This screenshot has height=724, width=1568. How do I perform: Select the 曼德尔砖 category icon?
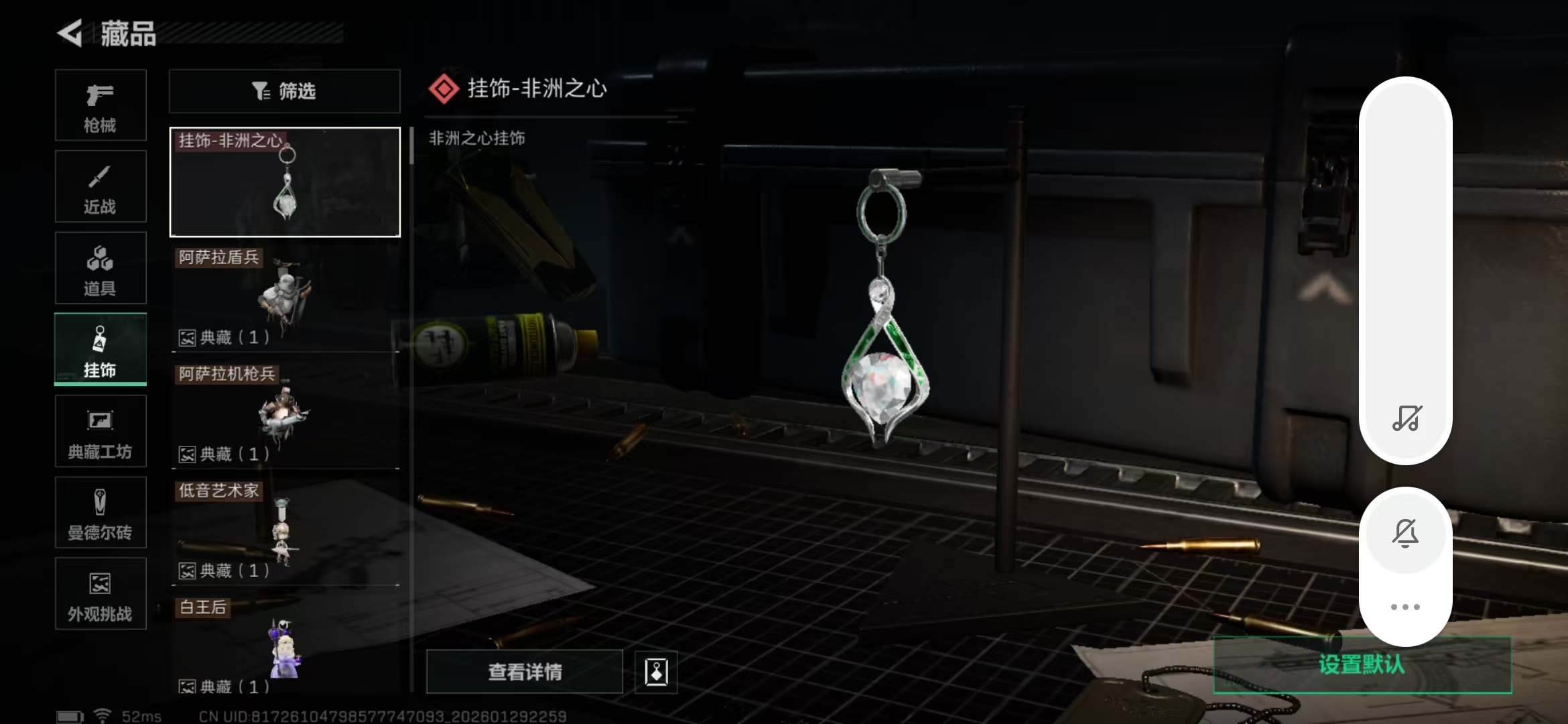coord(101,513)
